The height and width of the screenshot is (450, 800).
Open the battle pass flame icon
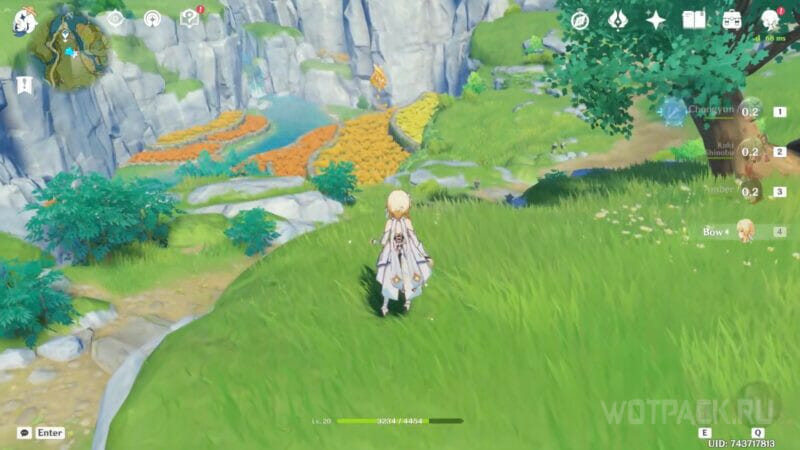click(618, 20)
